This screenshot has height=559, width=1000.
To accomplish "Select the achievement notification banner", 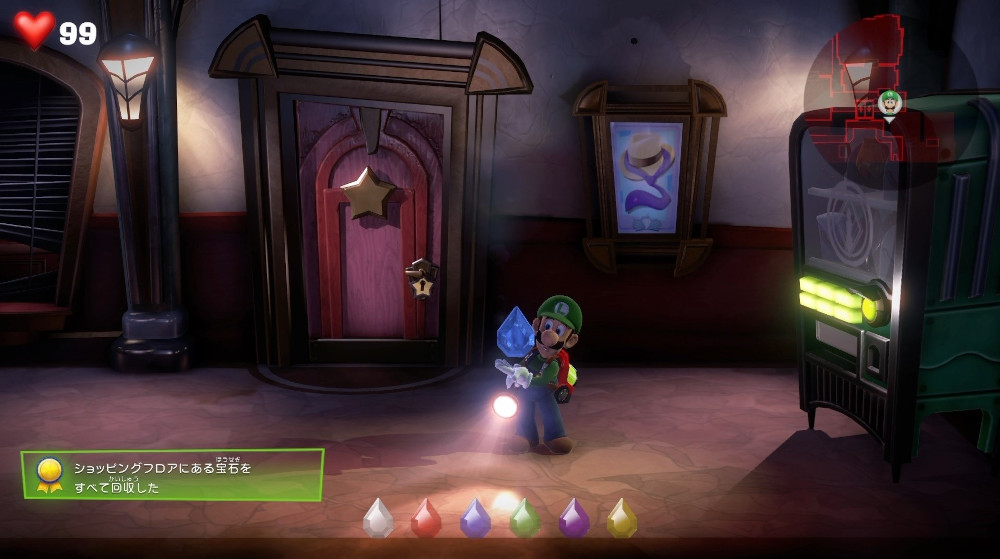I will [173, 475].
